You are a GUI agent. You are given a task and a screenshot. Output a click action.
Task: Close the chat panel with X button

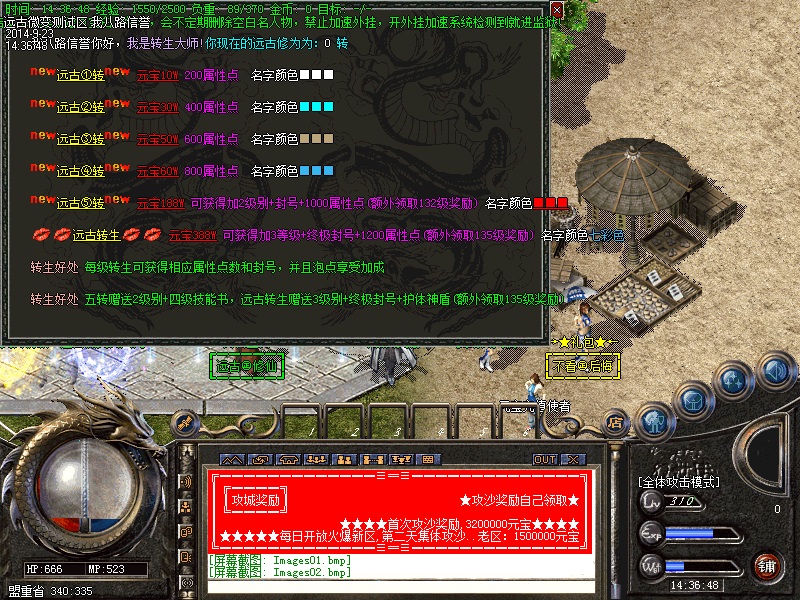572,459
